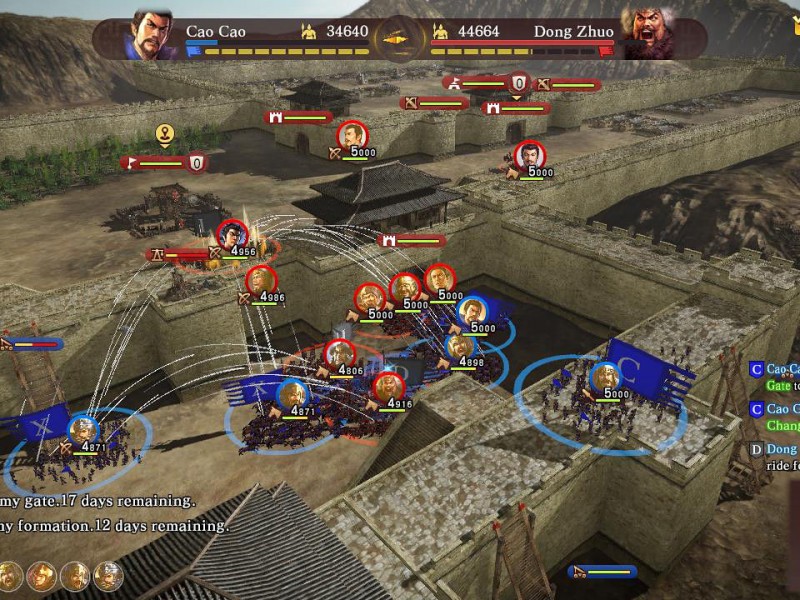Viewport: 800px width, 600px height.
Task: Select the enemy unit with 4806 troops
Action: pos(340,355)
